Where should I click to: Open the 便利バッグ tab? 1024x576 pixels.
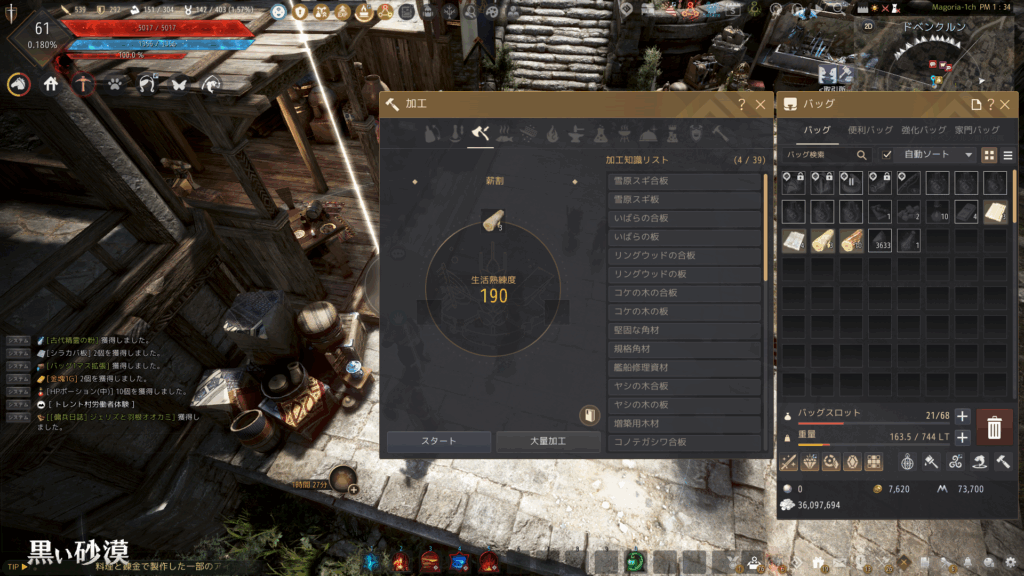pyautogui.click(x=868, y=130)
